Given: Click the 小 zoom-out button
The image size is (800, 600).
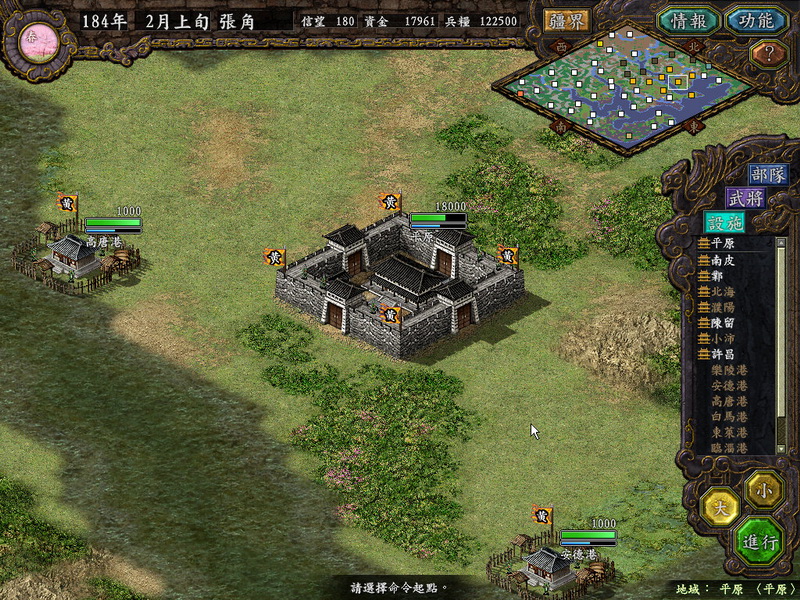Looking at the screenshot, I should tap(765, 489).
